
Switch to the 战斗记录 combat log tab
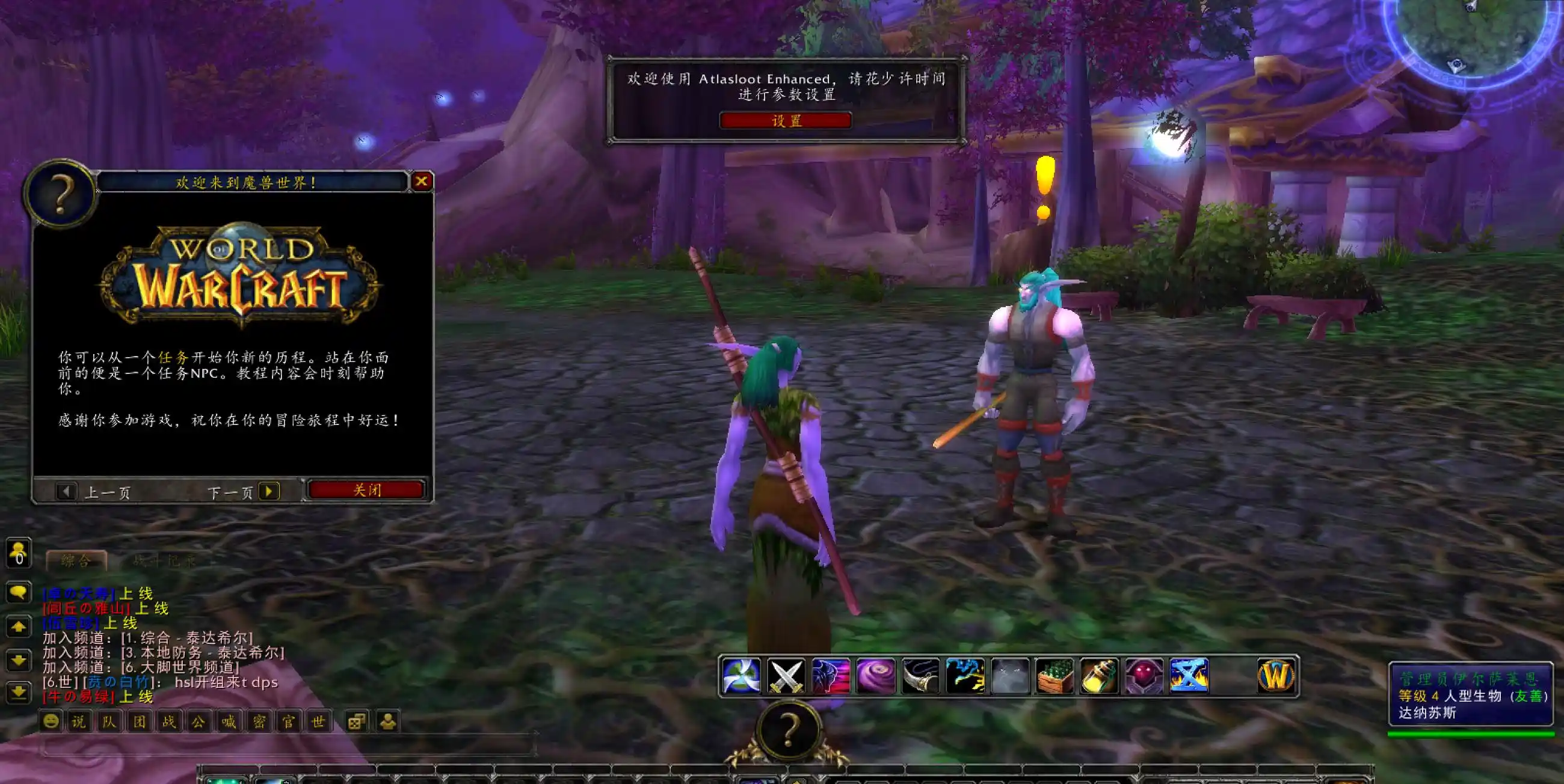pyautogui.click(x=164, y=561)
